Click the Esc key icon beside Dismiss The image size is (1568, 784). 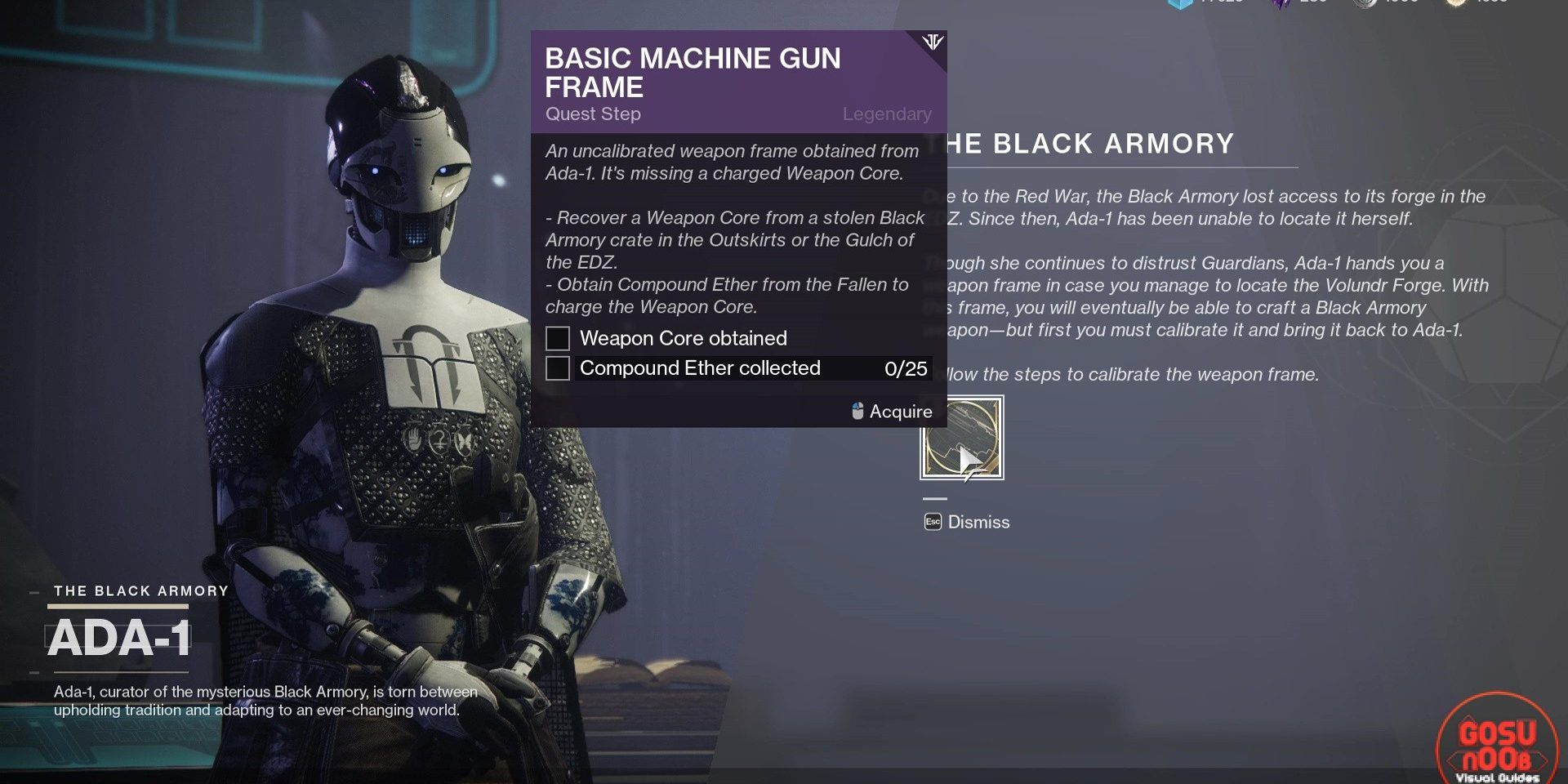pos(933,522)
